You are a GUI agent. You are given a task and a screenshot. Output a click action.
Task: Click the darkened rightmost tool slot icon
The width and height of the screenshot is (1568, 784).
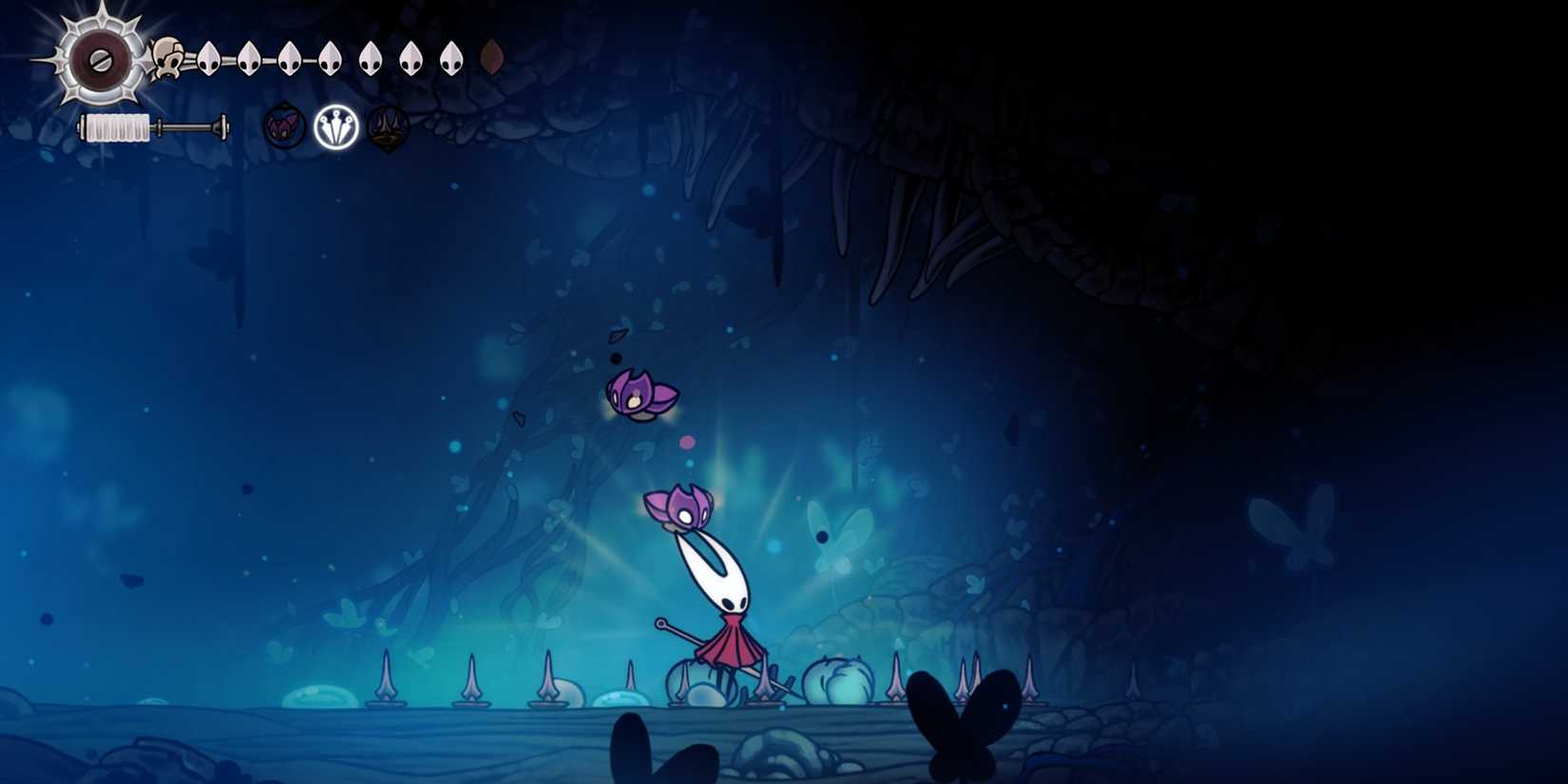point(385,126)
